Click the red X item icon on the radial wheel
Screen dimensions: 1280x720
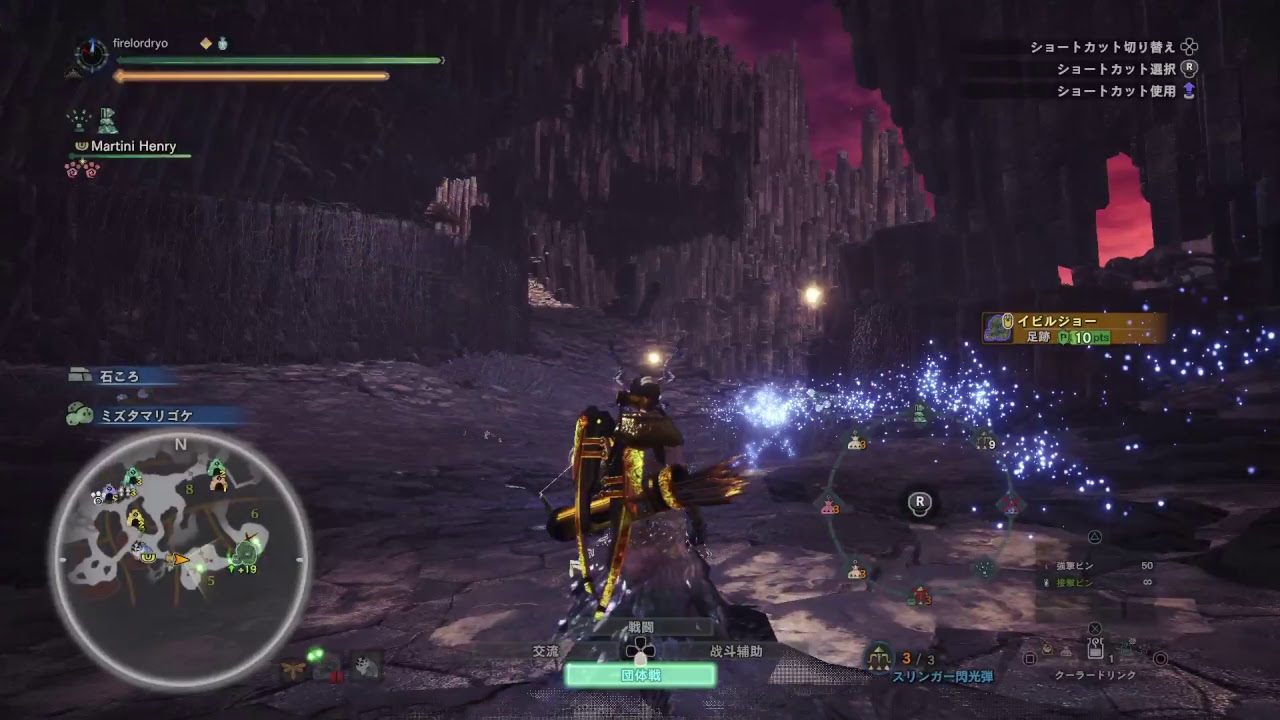click(1011, 503)
